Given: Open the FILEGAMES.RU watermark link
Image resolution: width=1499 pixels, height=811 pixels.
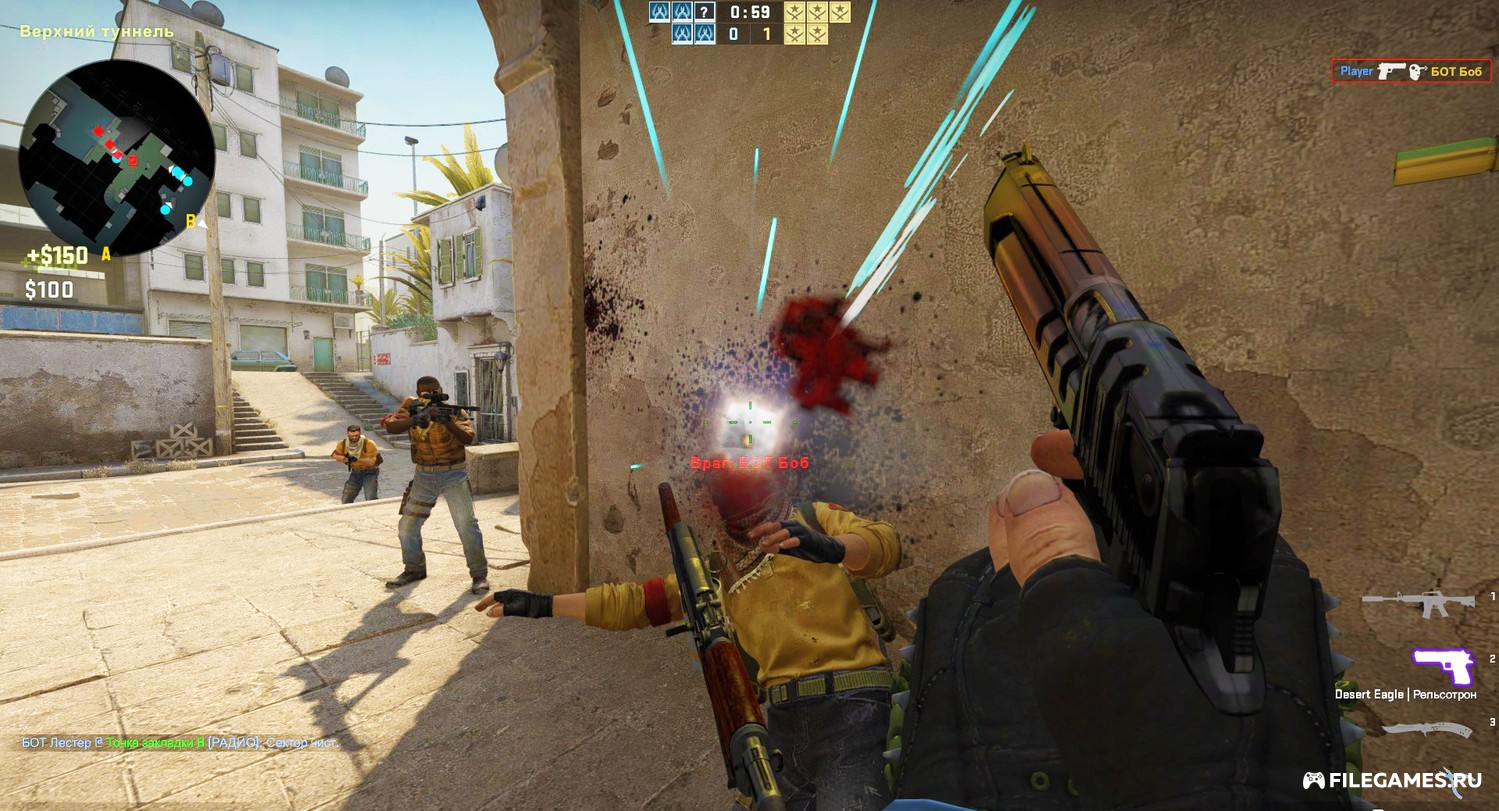Looking at the screenshot, I should (x=1392, y=780).
